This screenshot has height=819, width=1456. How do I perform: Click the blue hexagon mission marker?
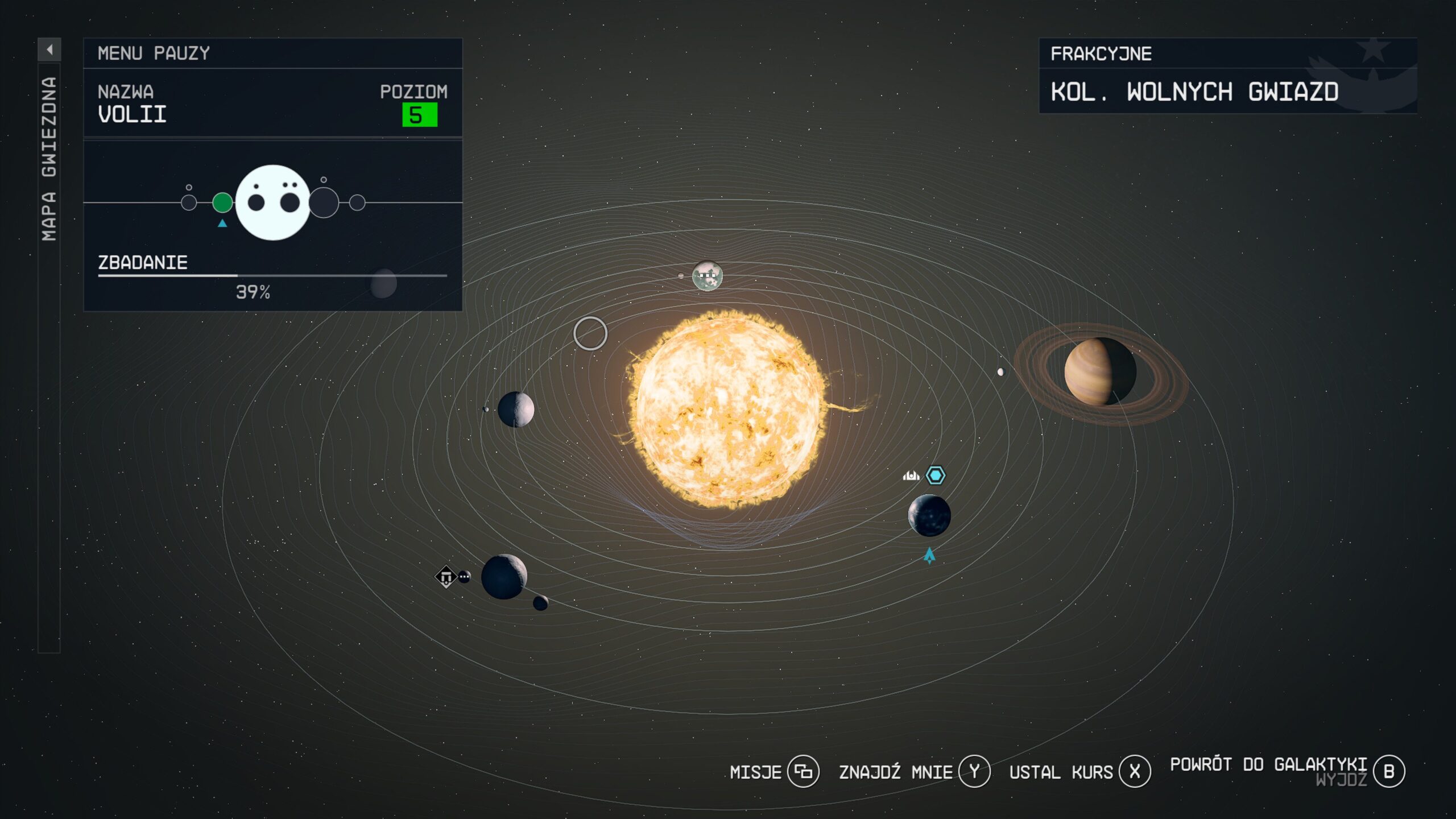(x=936, y=475)
